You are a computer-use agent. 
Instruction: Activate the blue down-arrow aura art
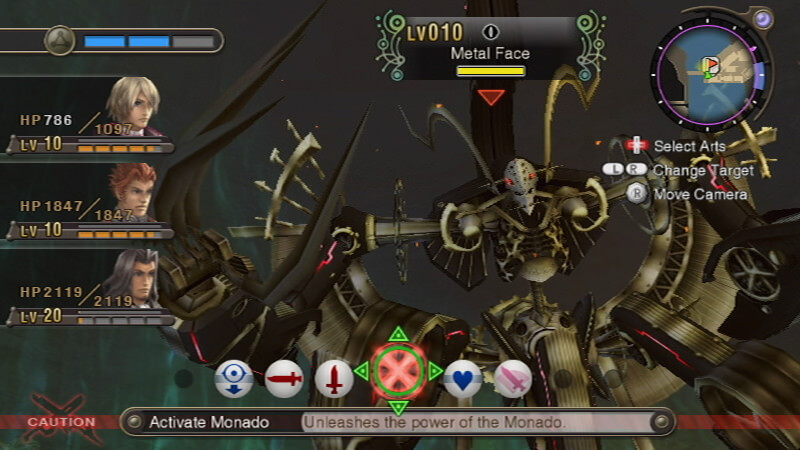point(234,378)
